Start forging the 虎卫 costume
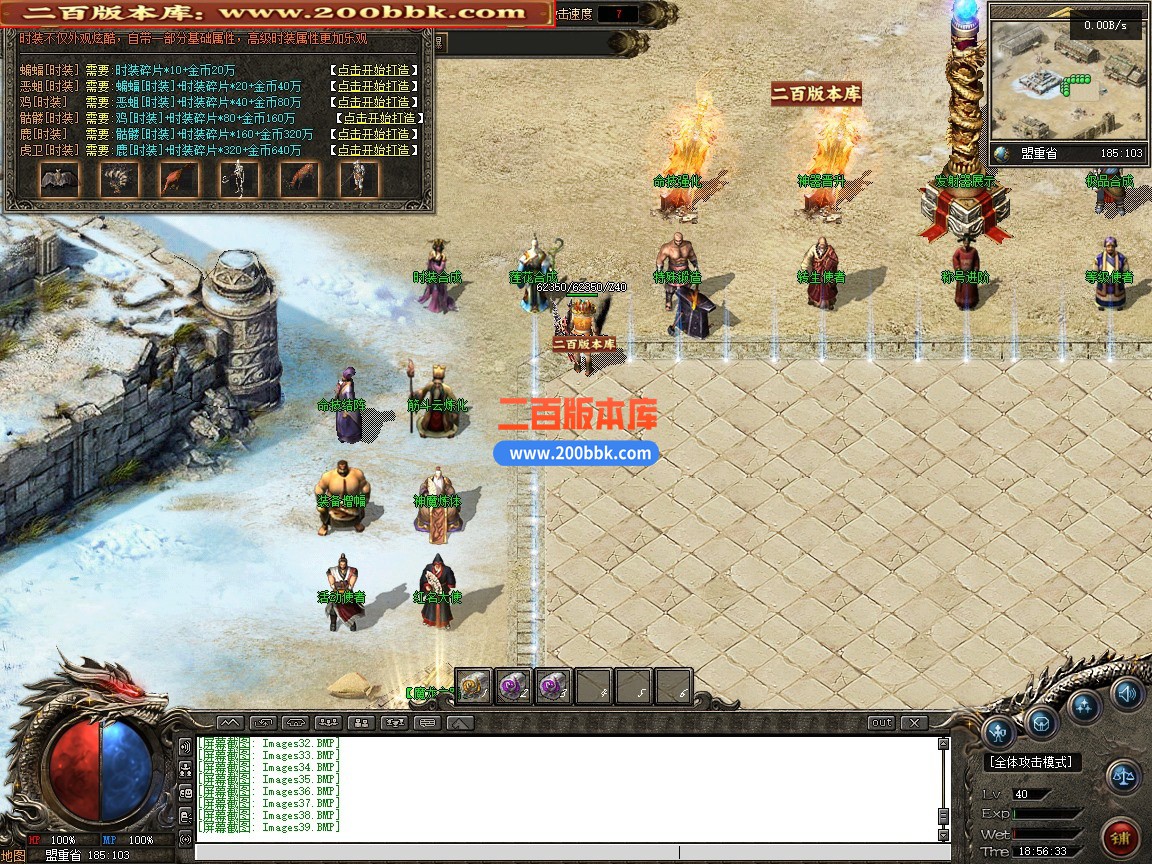This screenshot has height=864, width=1152. 374,150
